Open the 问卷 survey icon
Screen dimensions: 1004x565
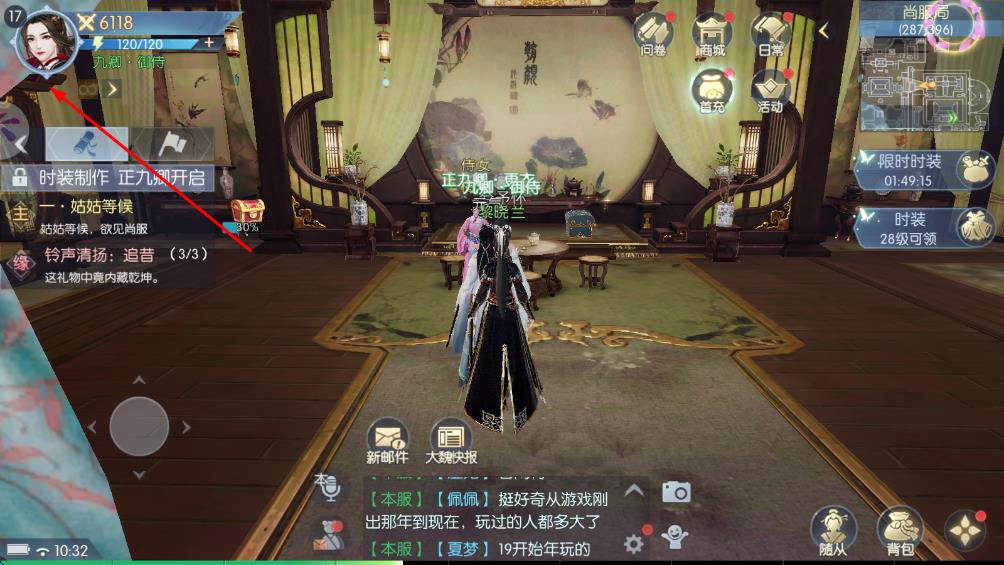point(653,34)
